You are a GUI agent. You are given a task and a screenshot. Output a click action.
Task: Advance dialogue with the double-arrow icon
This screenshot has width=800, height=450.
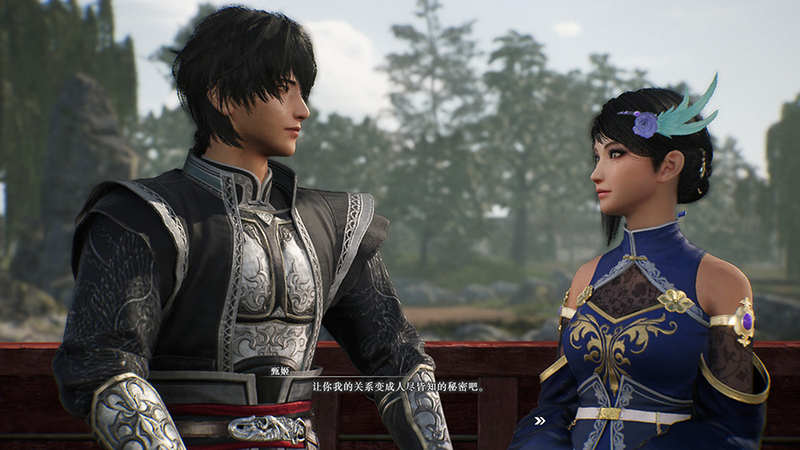pos(539,421)
